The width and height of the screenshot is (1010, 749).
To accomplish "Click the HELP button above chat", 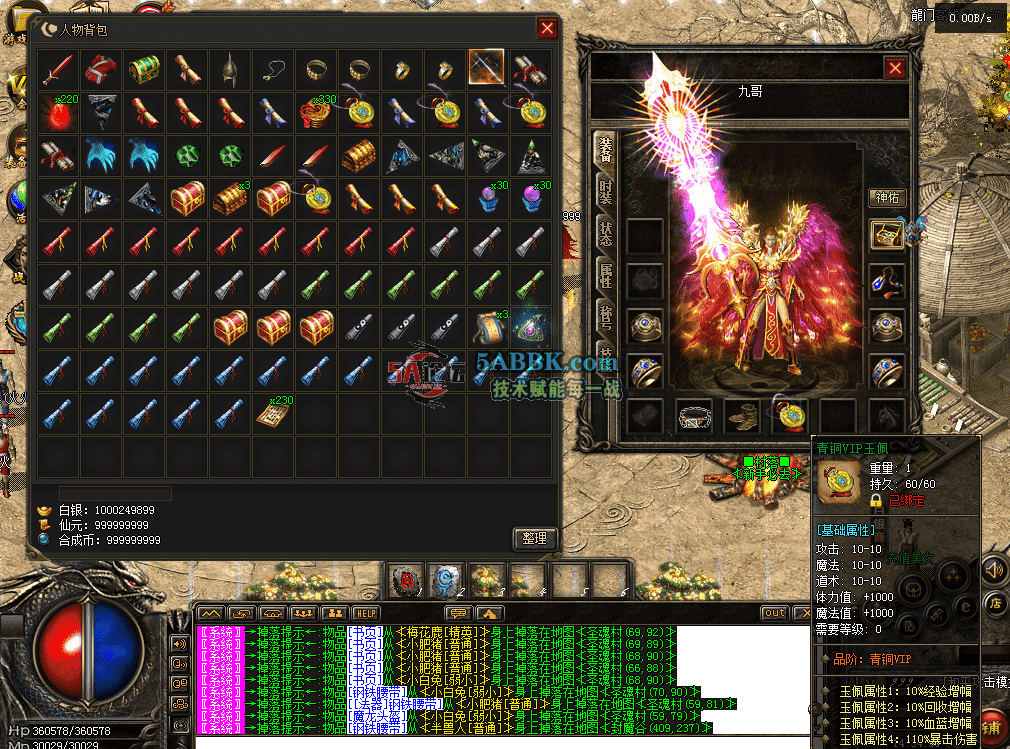I will [x=366, y=613].
